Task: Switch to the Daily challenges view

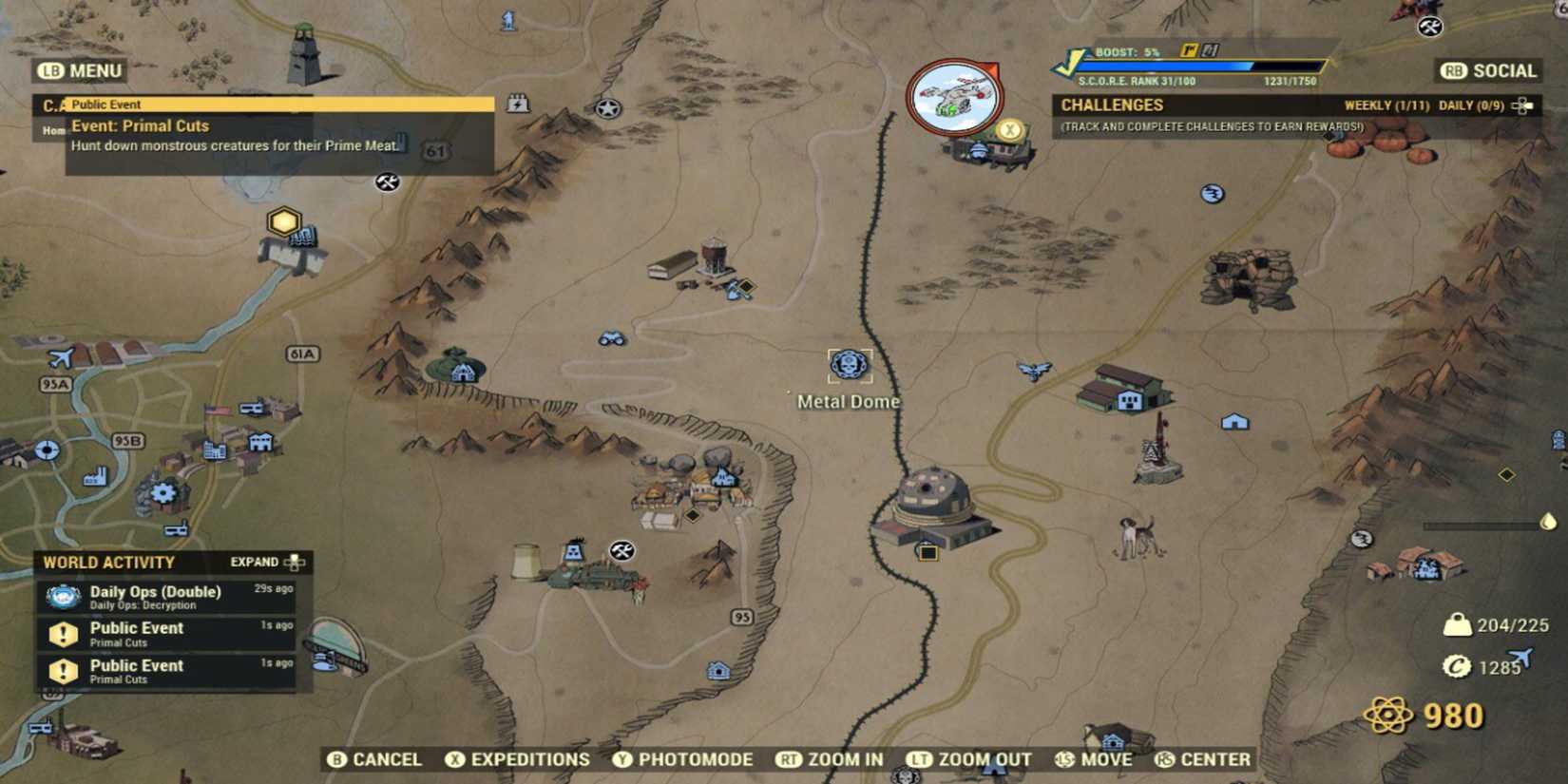Action: (1475, 105)
